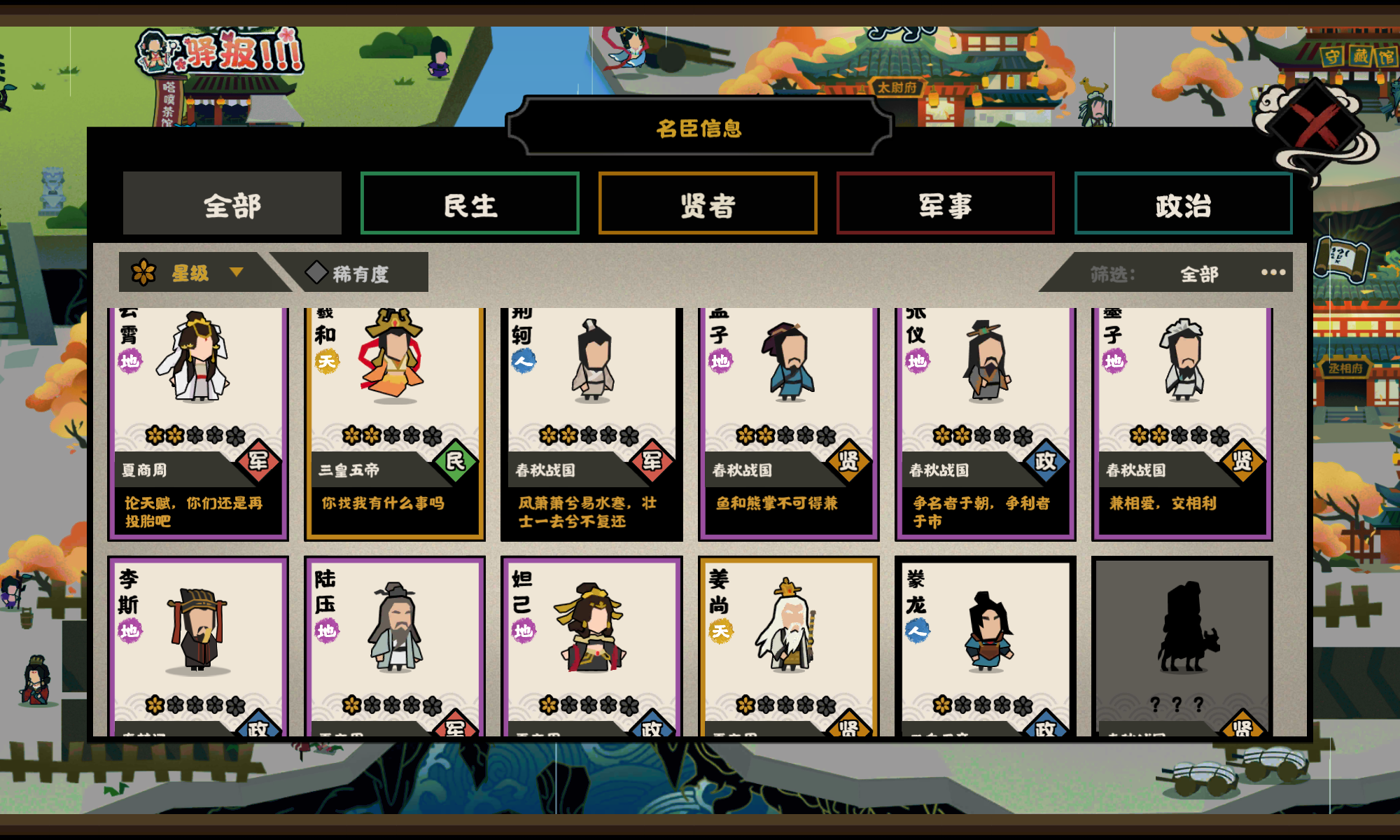Open the "..." extra filter options
The width and height of the screenshot is (1400, 840).
1273,273
